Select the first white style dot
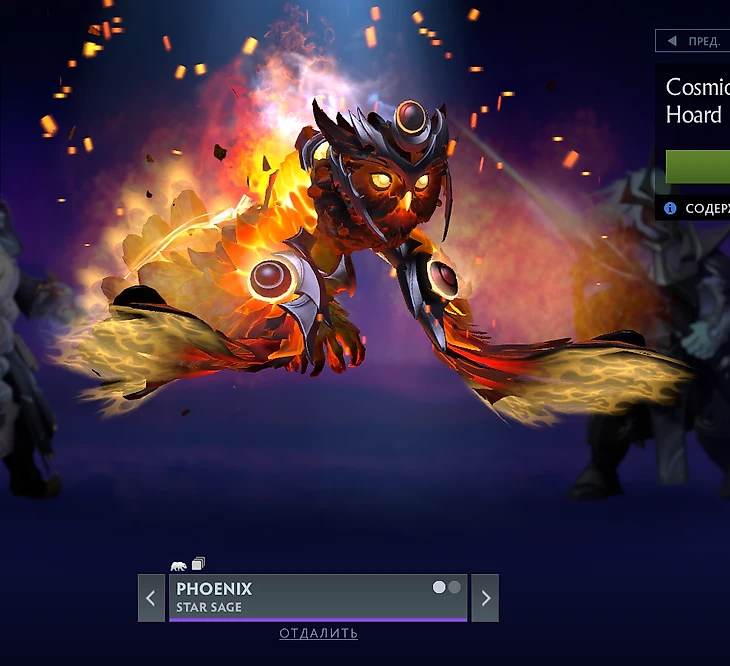 pos(439,587)
